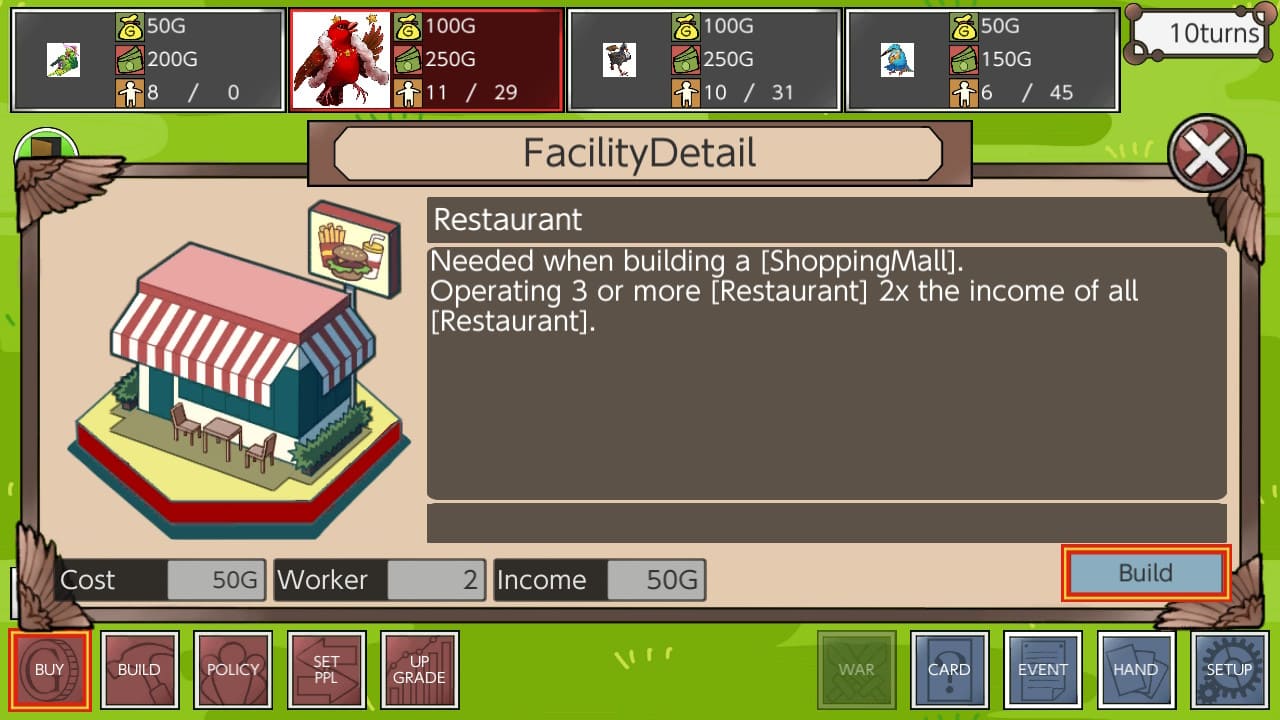Image resolution: width=1280 pixels, height=720 pixels.
Task: Click the Cost 50G field
Action: 160,580
